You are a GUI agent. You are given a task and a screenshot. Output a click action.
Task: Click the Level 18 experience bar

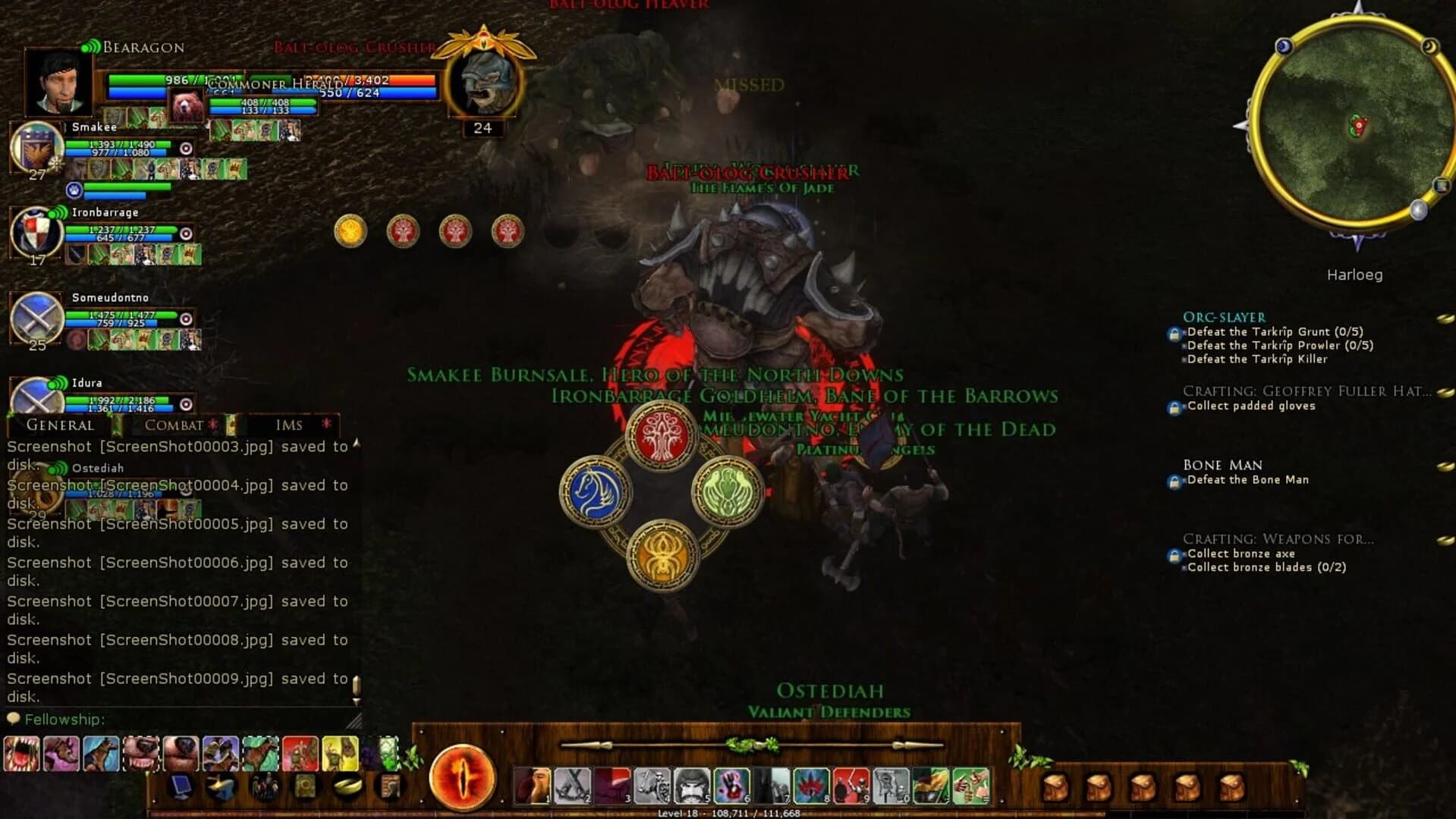tap(728, 812)
